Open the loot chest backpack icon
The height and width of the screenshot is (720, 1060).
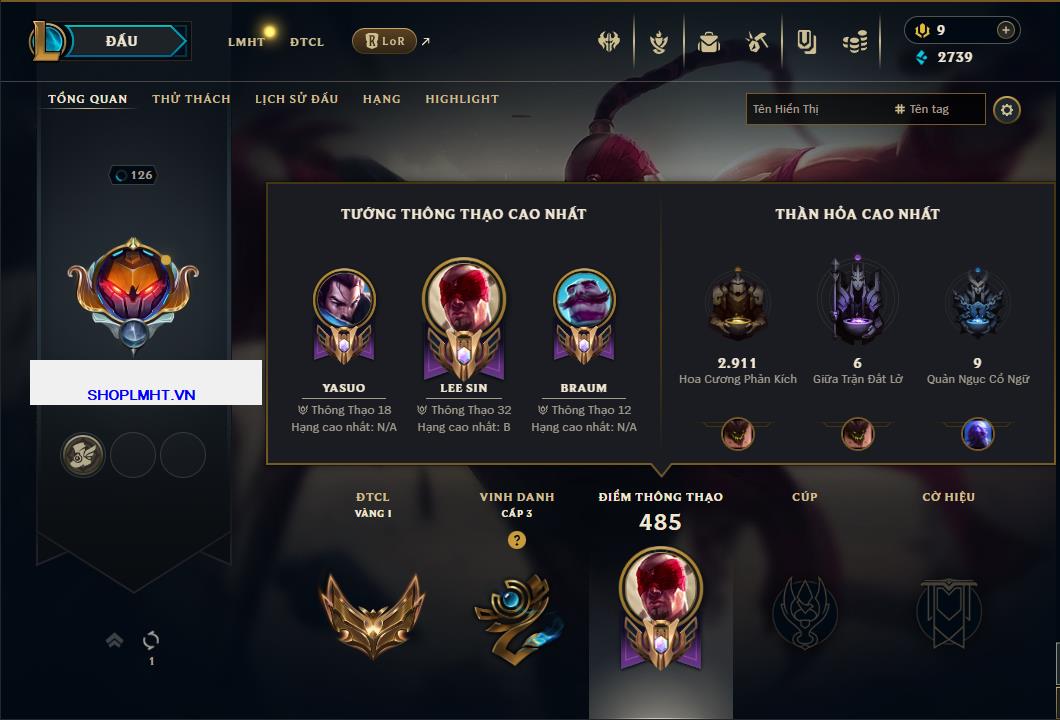708,42
